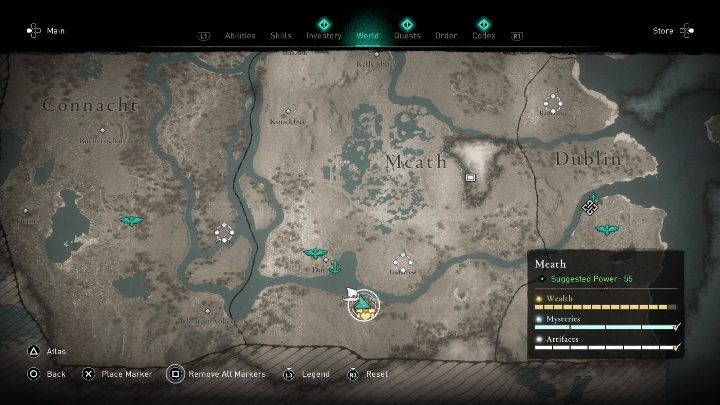Select the white square marker in Meath
This screenshot has height=405, width=720.
point(470,177)
